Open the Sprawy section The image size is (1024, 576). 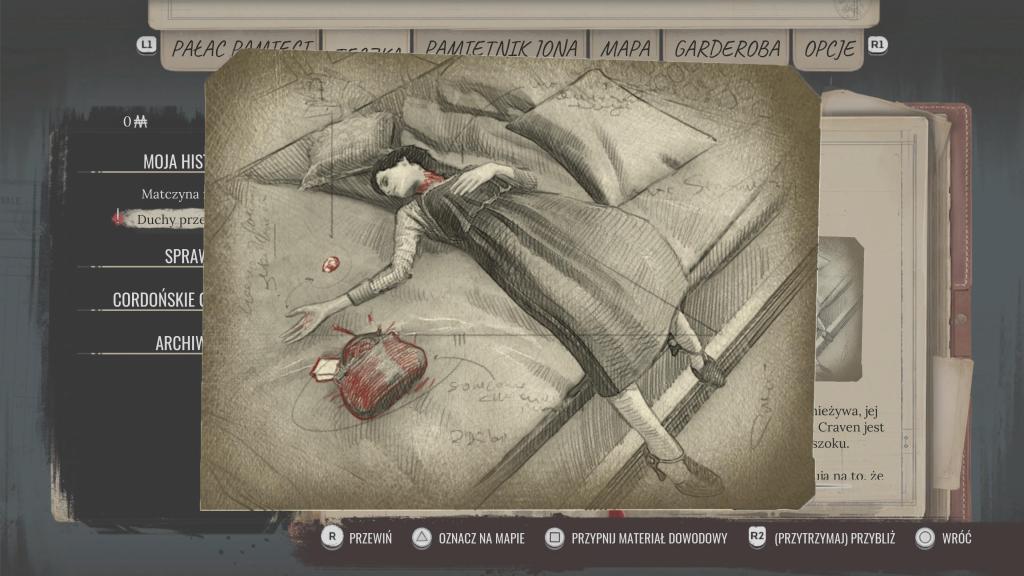(x=184, y=256)
